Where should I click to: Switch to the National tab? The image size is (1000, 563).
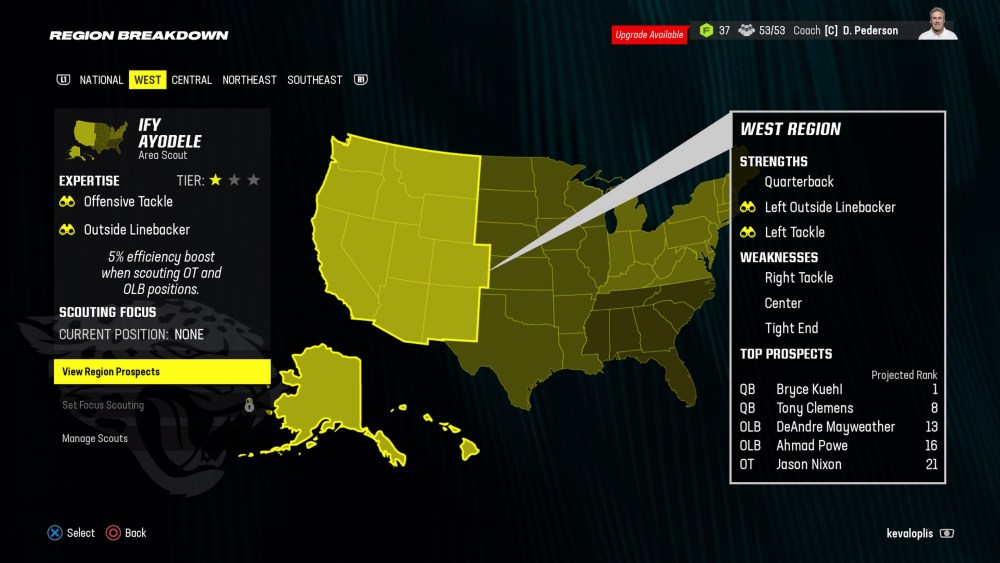tap(101, 80)
